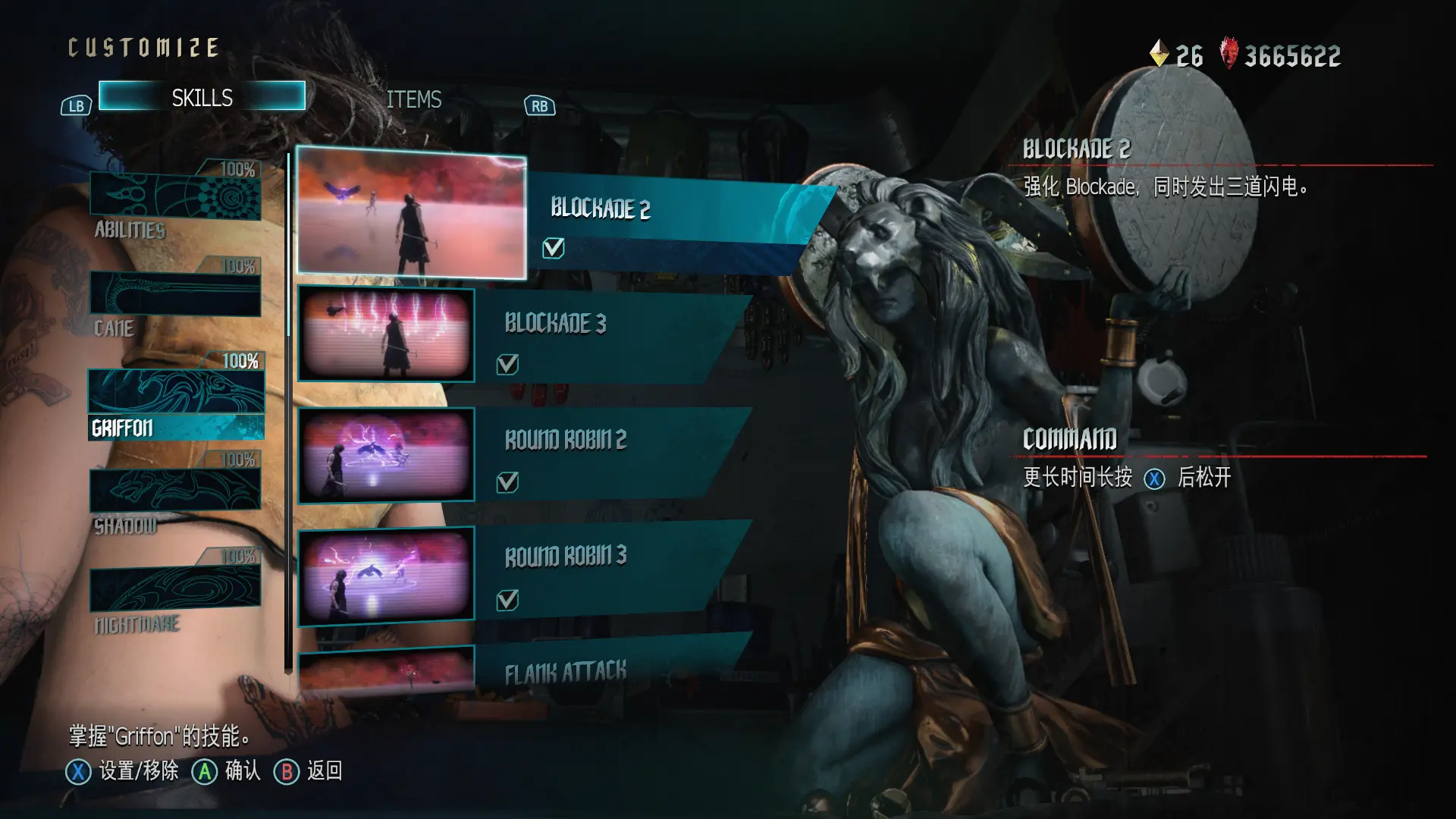
Task: Toggle the Blockade 2 equipped checkbox
Action: 554,248
